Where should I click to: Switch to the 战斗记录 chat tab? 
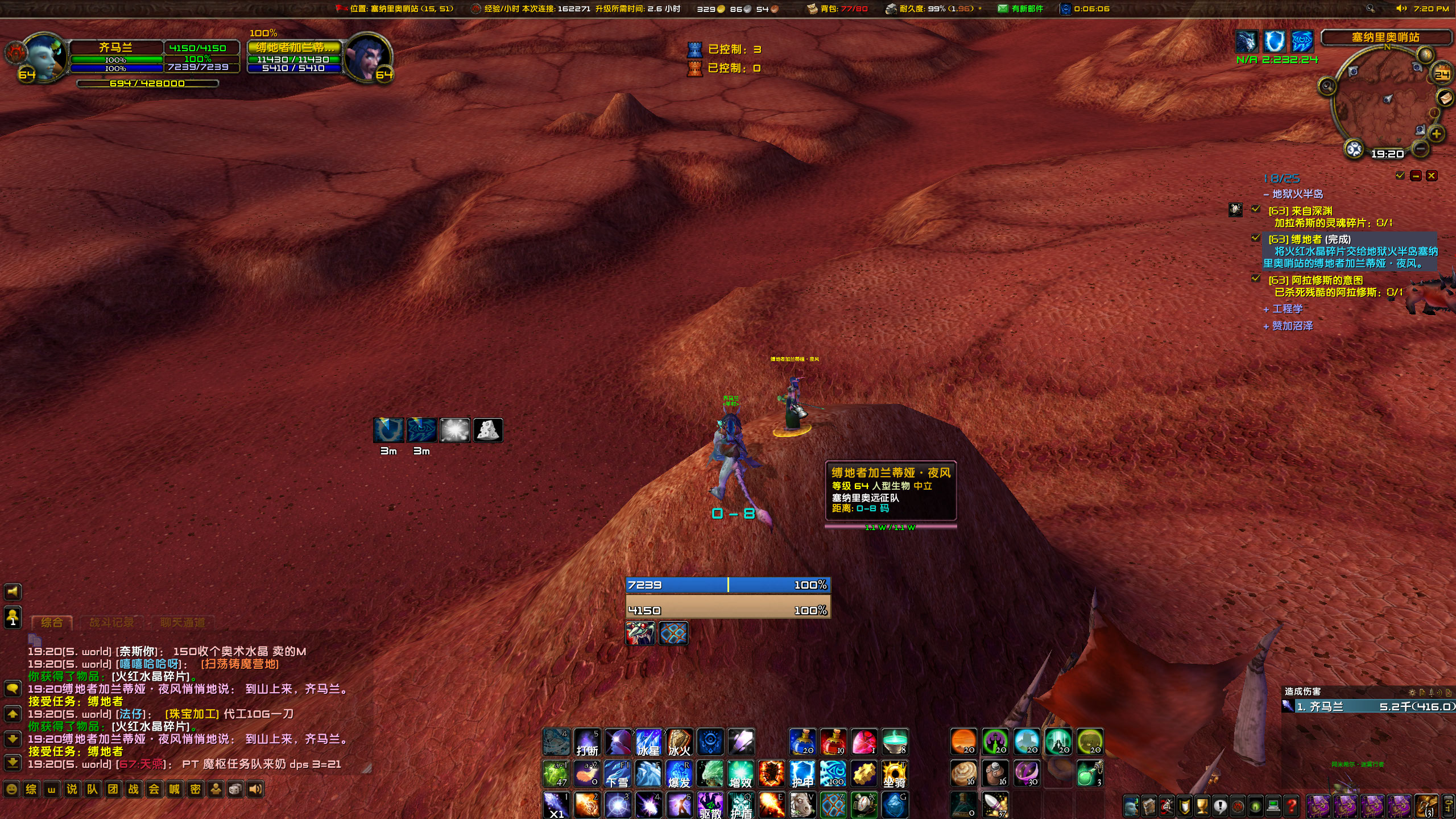coord(113,622)
